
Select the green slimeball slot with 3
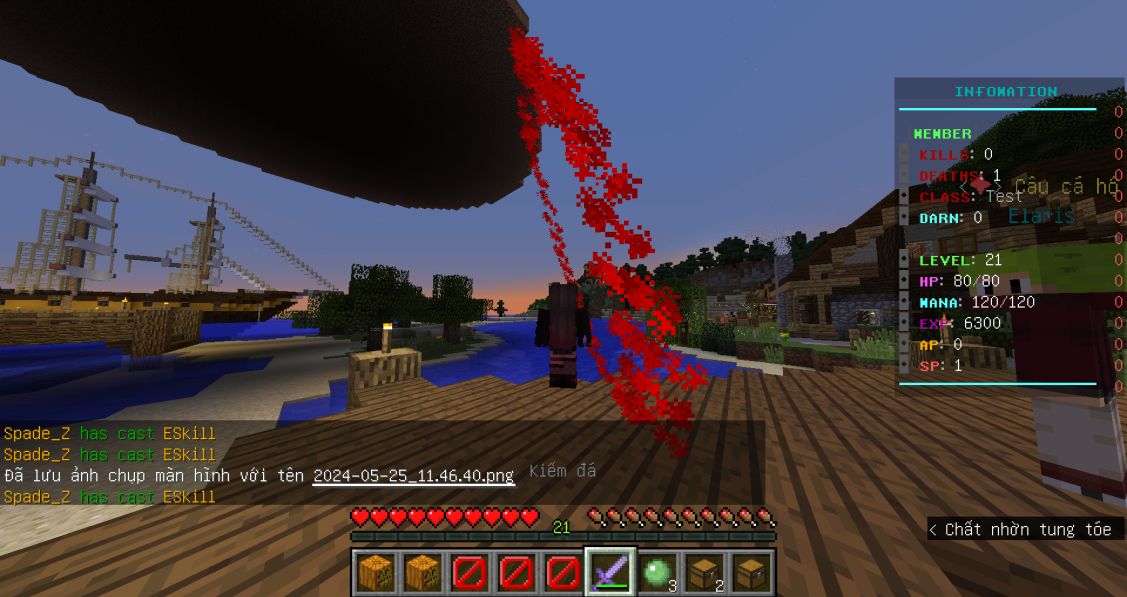click(656, 572)
